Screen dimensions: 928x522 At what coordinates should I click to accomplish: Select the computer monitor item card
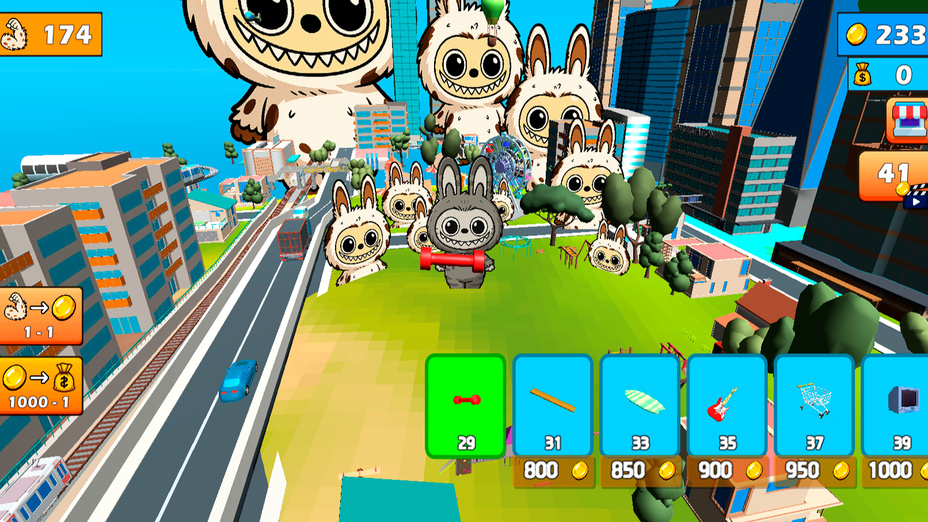[x=897, y=406]
